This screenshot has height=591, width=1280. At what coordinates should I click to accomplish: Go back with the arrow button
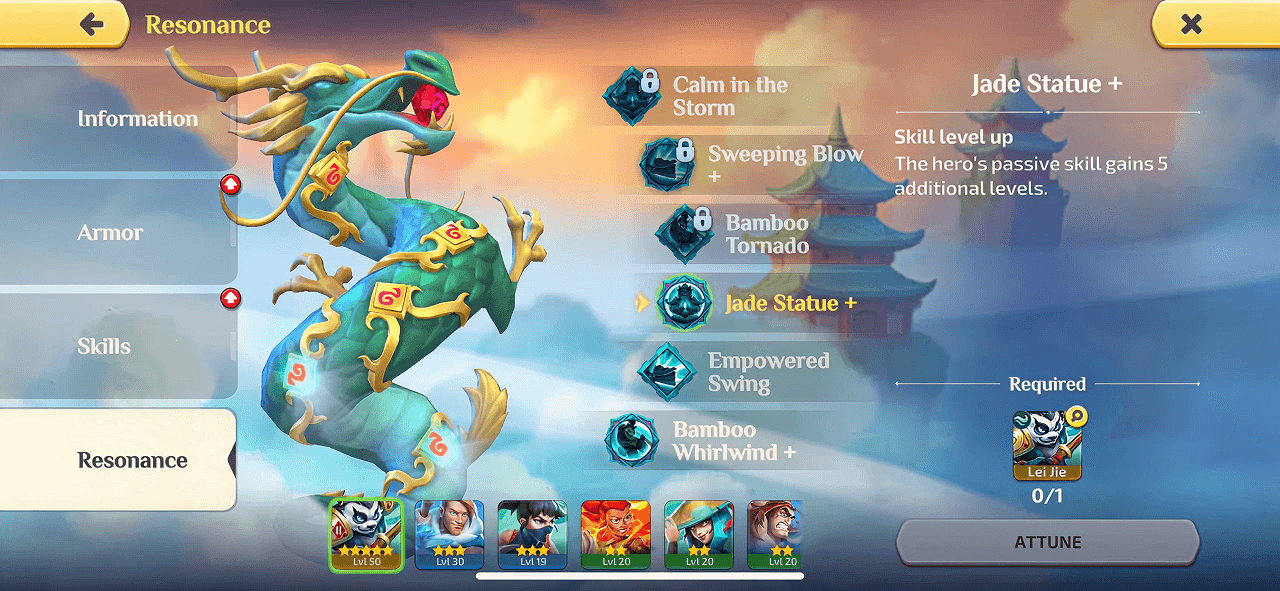click(x=92, y=25)
